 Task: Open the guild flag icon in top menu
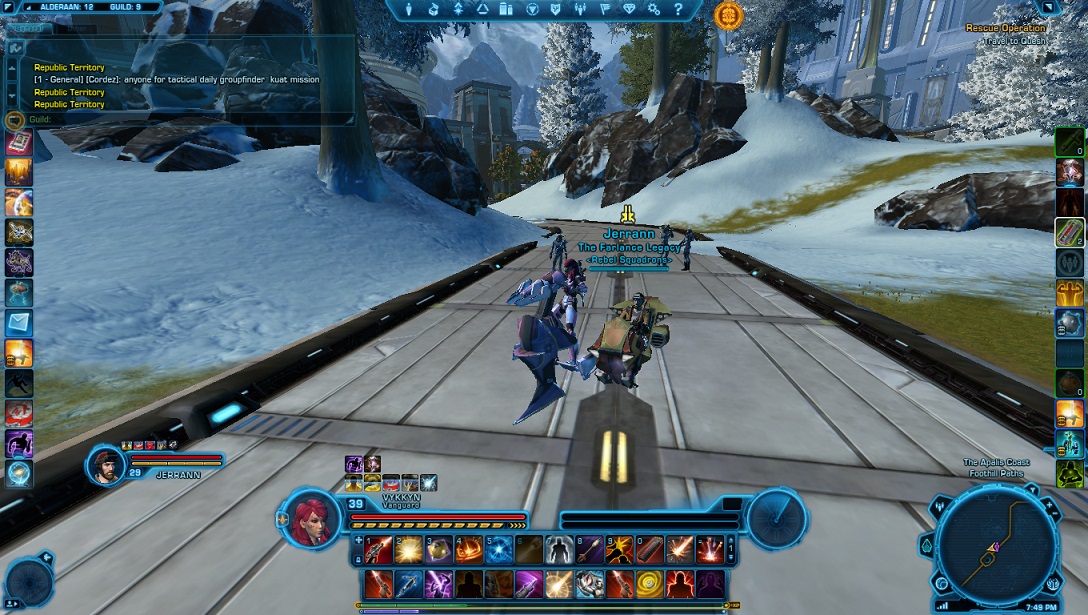tap(605, 9)
